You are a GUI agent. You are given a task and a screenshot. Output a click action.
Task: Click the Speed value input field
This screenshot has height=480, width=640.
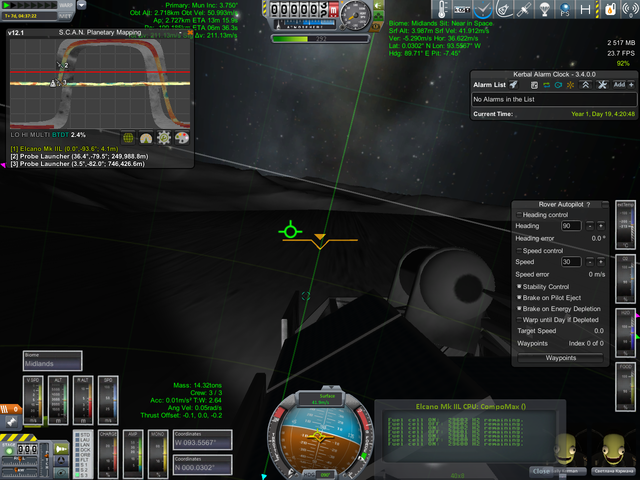pos(571,262)
